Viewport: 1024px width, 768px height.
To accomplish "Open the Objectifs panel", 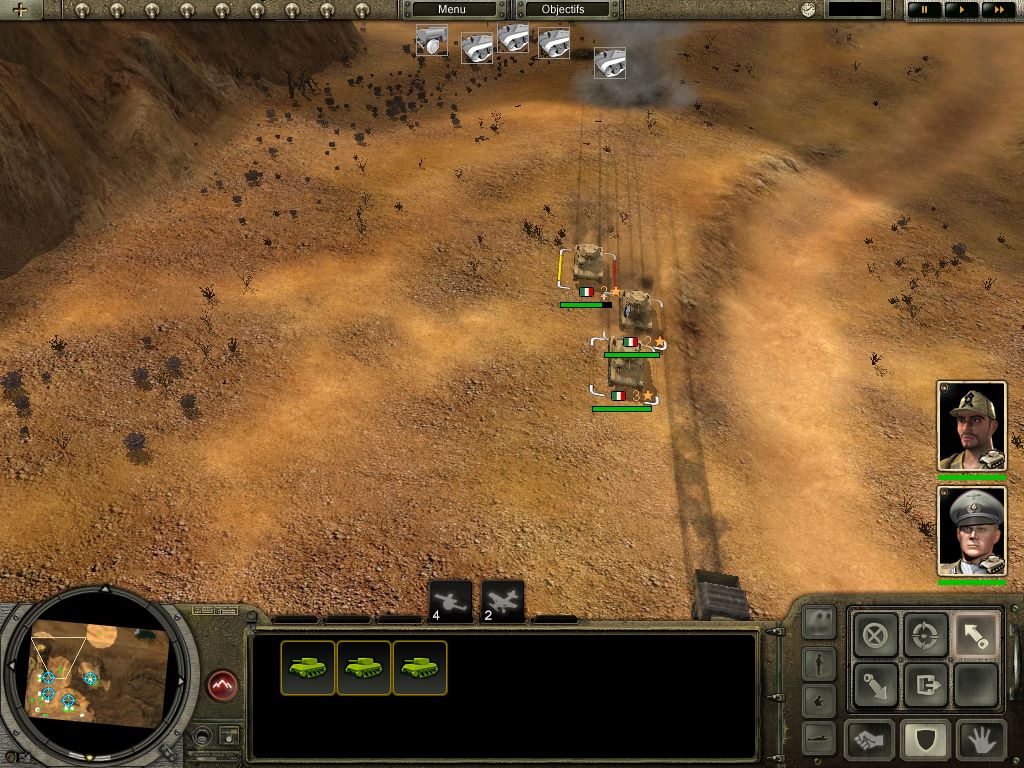I will coord(563,10).
